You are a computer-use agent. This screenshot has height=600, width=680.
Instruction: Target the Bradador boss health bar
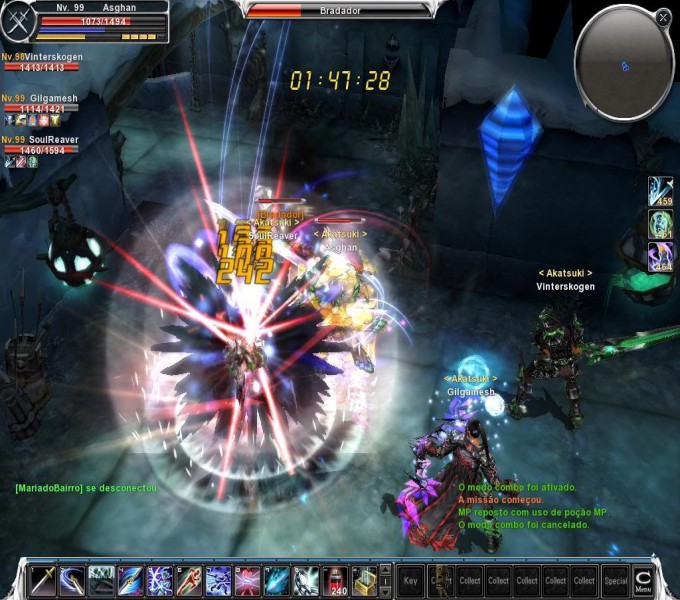coord(340,11)
